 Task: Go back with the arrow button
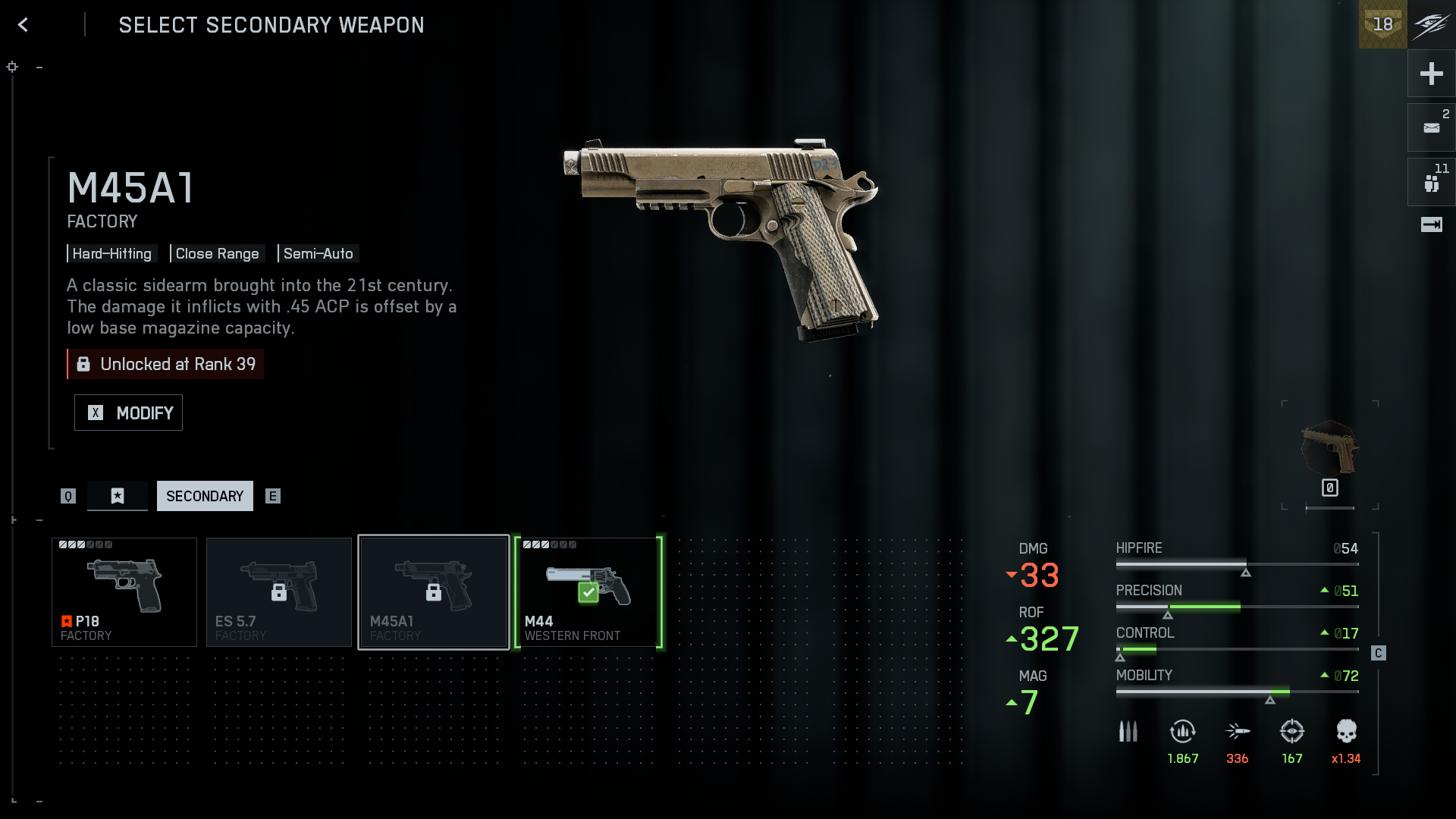[x=23, y=25]
